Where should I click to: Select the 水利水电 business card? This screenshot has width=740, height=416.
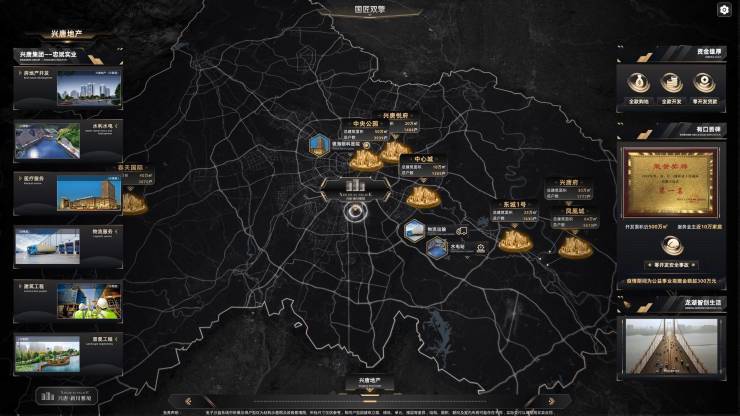pos(67,139)
